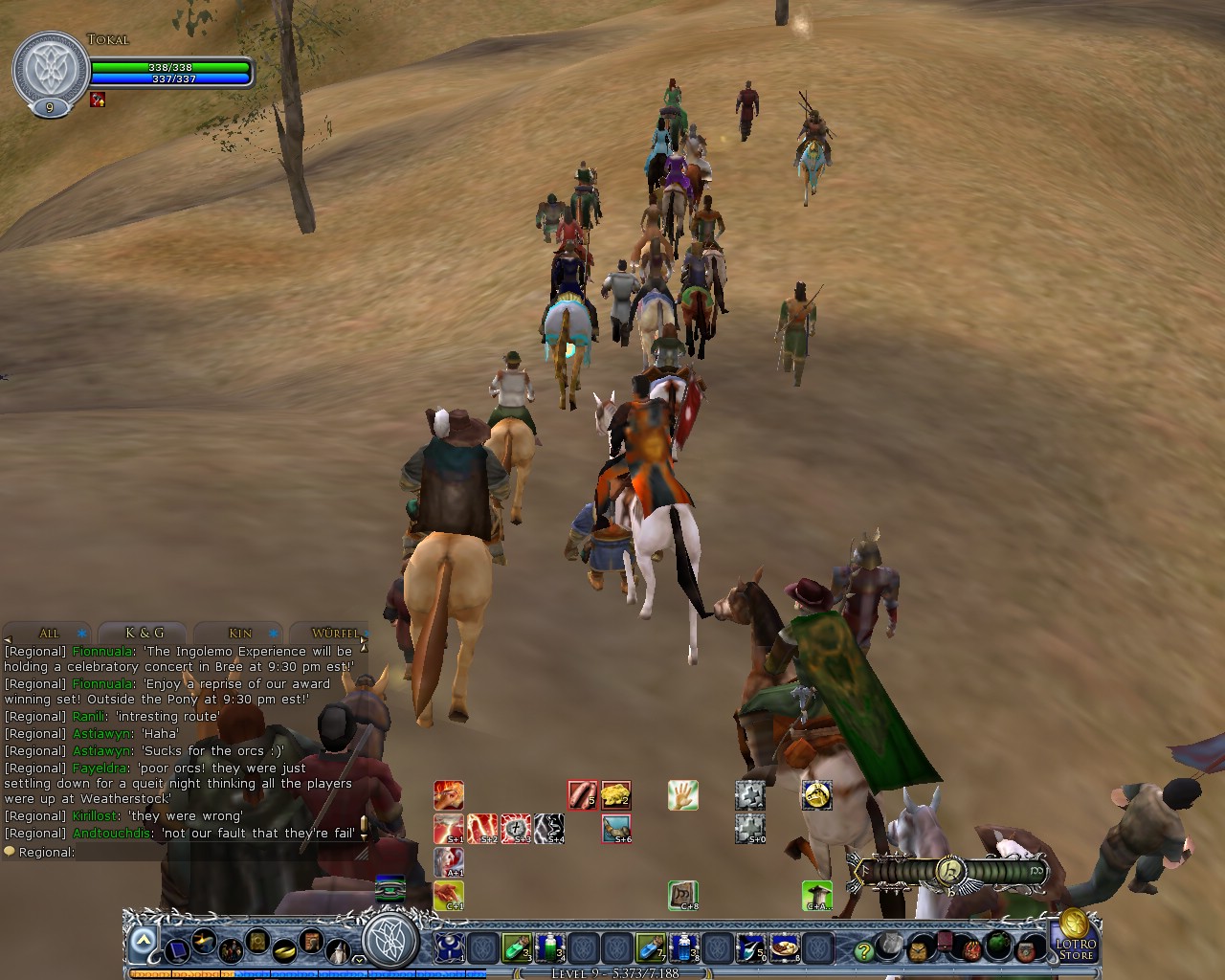Toggle the asterisk beside the Kin tab
This screenshot has width=1225, height=980.
(x=273, y=634)
